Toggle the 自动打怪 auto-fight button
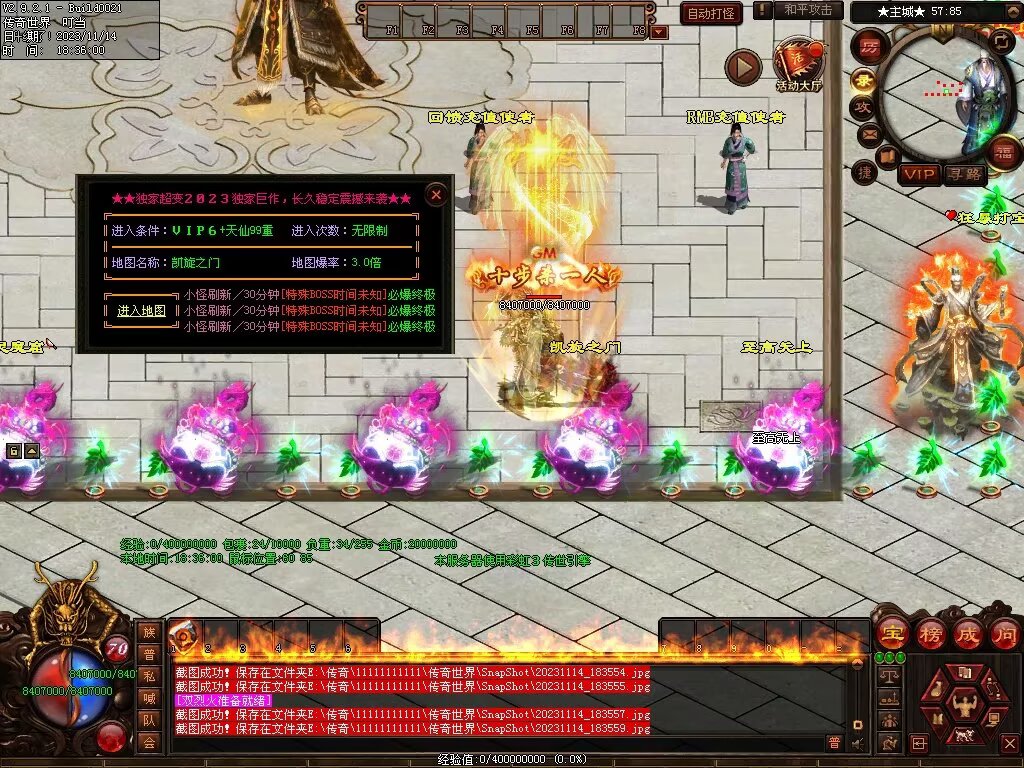 pyautogui.click(x=711, y=13)
